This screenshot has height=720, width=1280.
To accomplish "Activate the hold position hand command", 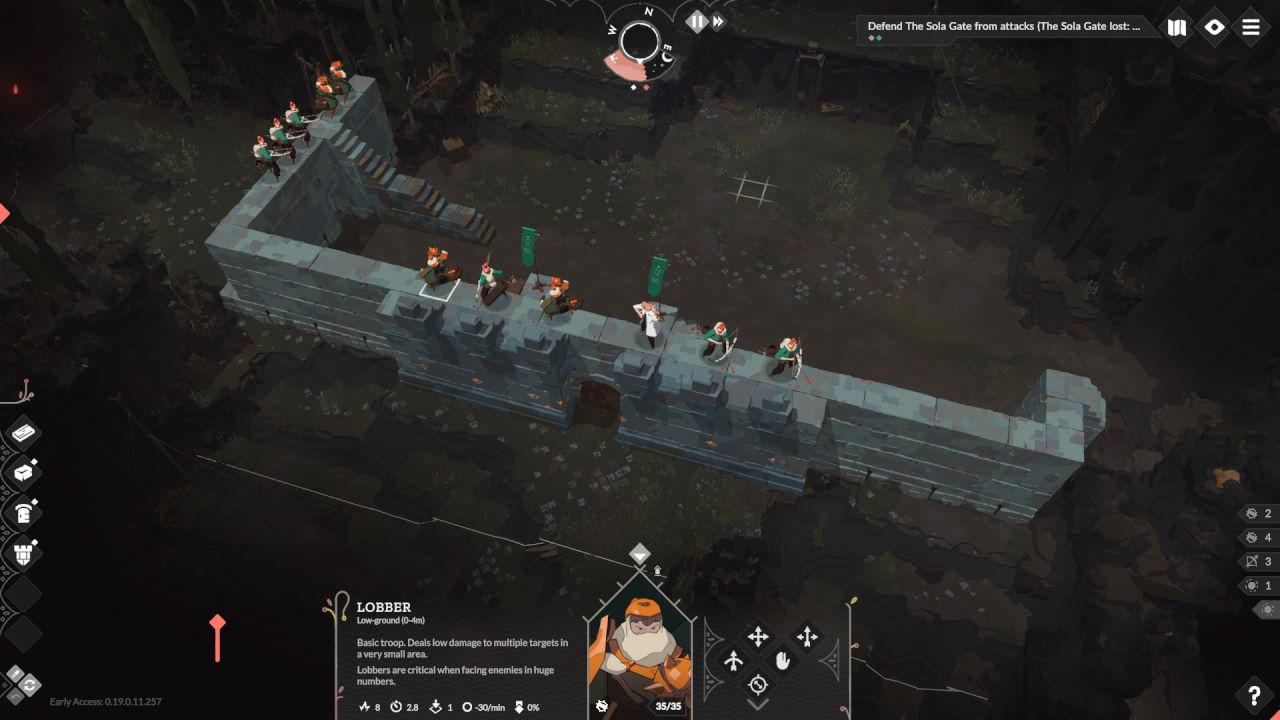I will 782,661.
